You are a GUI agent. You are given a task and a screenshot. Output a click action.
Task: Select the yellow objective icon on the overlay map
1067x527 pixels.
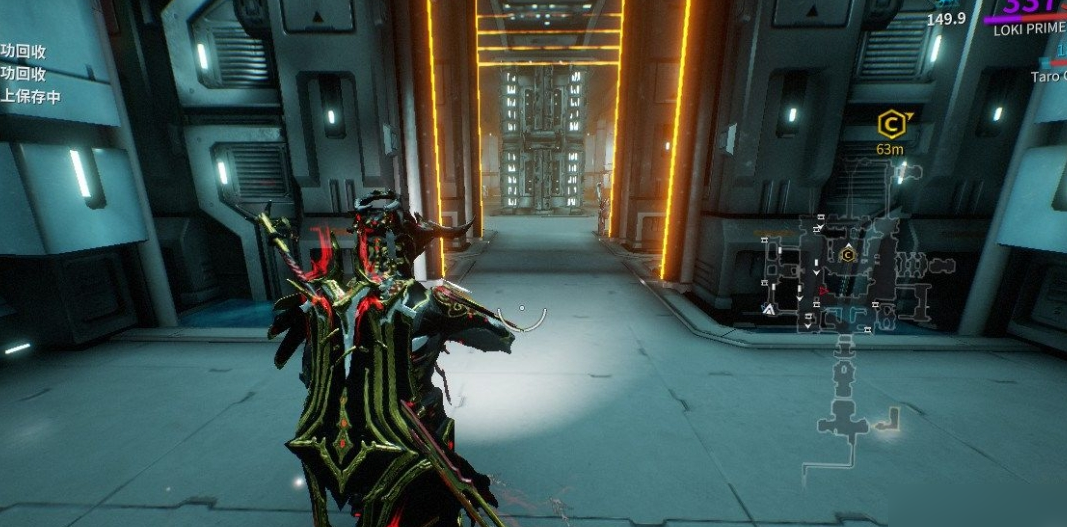[x=848, y=255]
